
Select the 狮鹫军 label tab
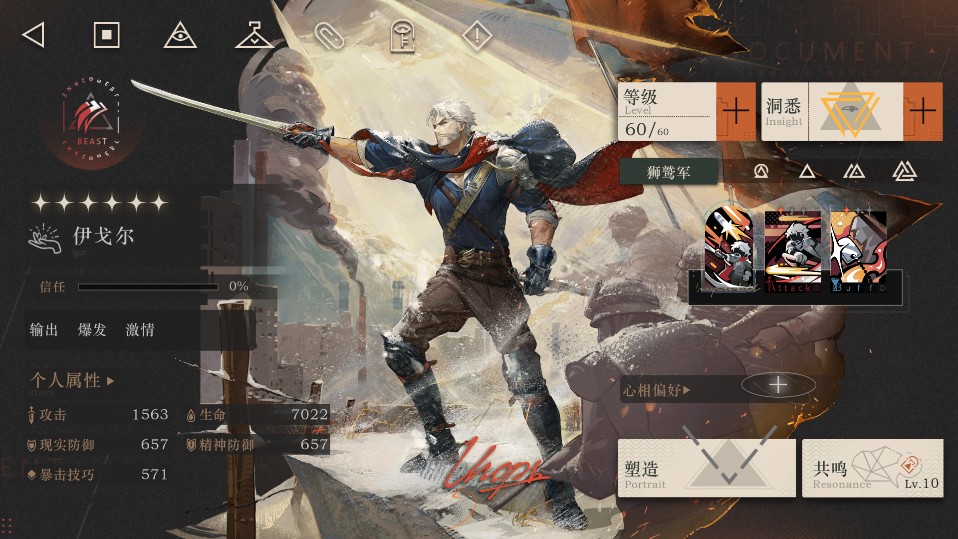670,171
